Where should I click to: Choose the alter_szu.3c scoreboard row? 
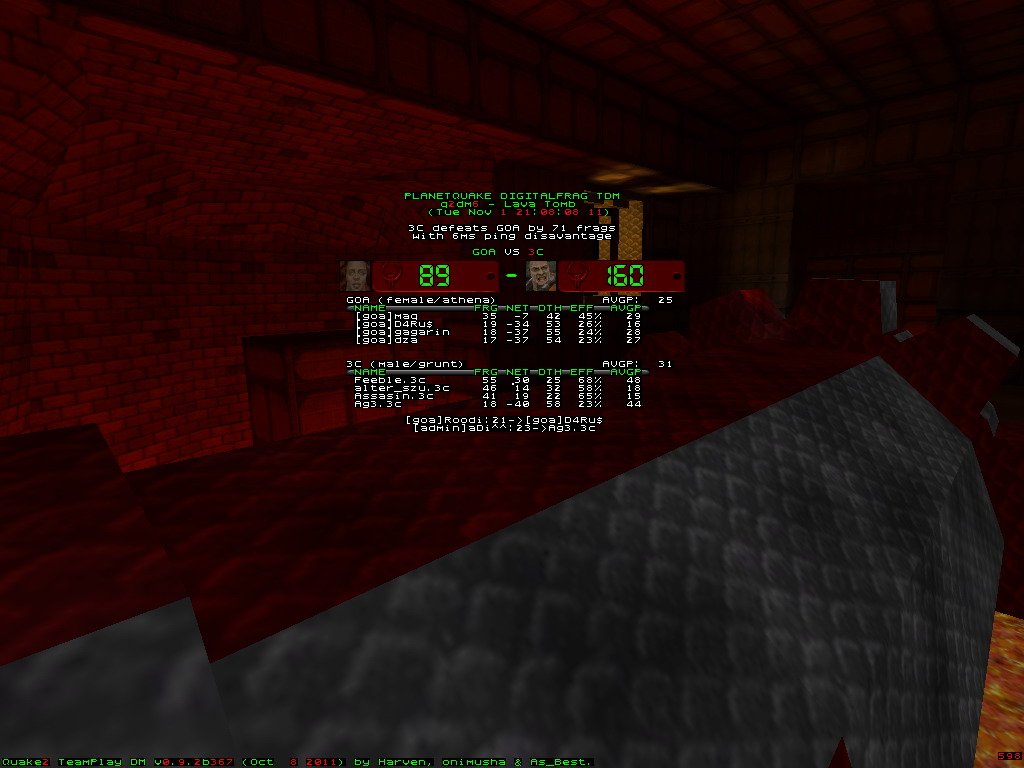click(498, 388)
